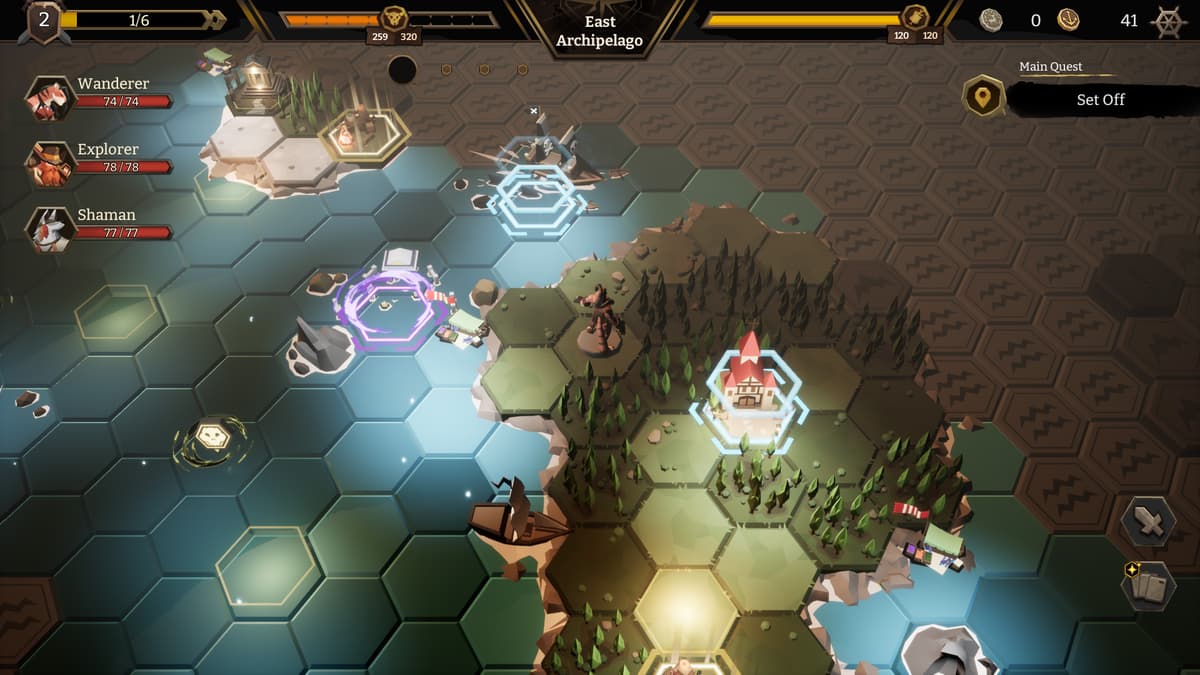
Task: Choose the Shaman party member portrait
Action: pyautogui.click(x=49, y=229)
